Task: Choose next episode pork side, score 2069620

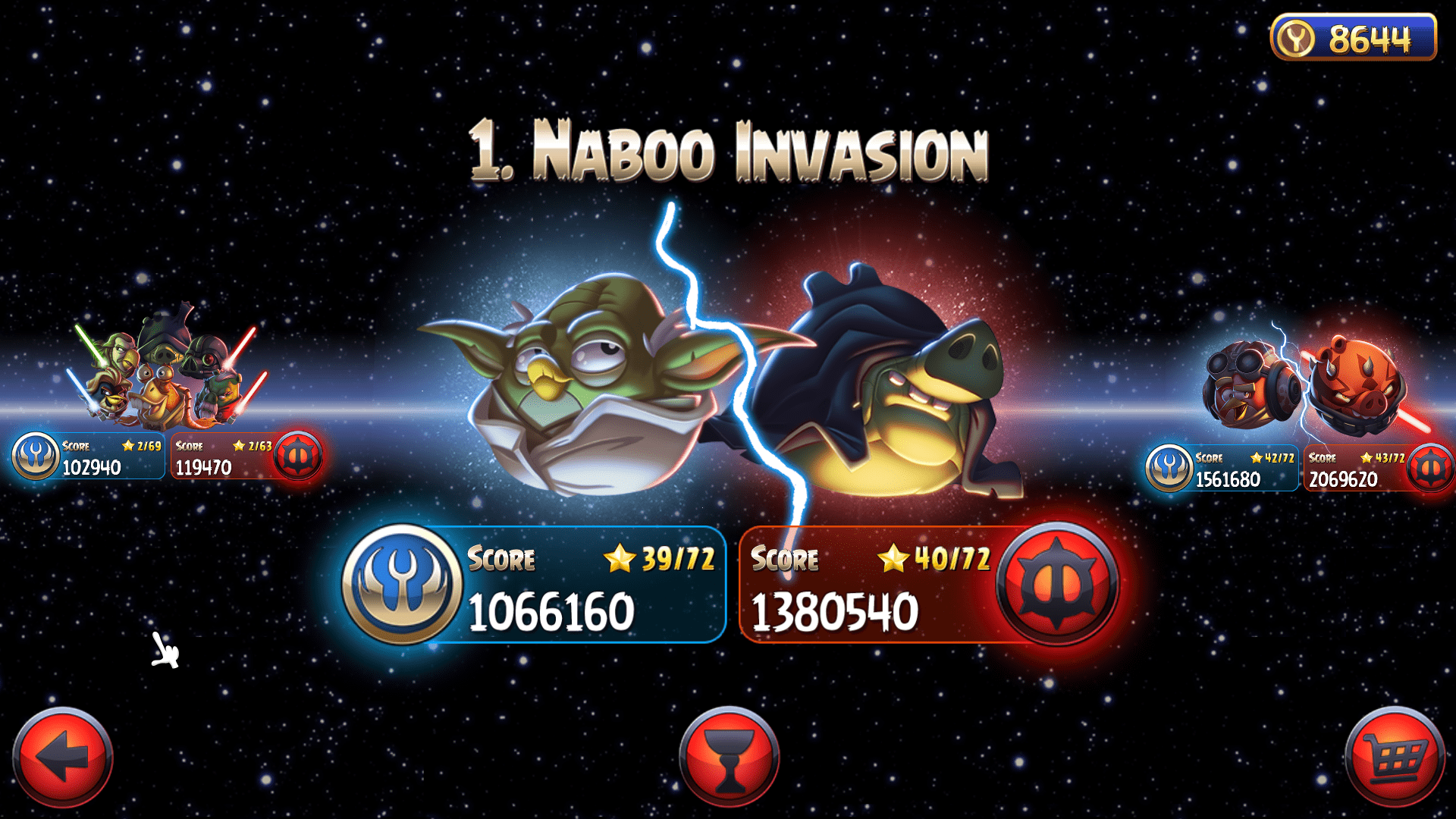Action: coord(1377,469)
